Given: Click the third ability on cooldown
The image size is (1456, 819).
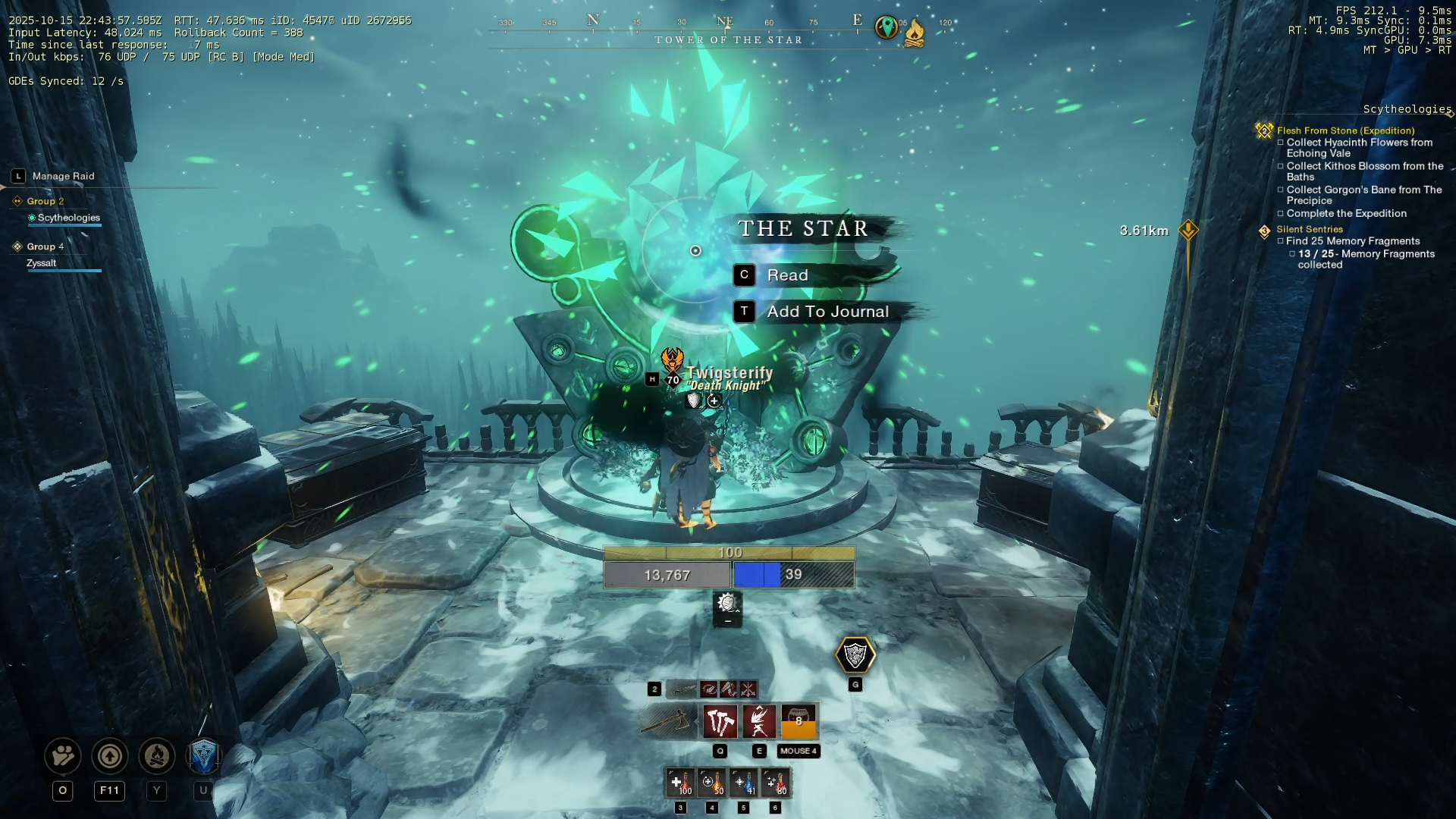Looking at the screenshot, I should [x=799, y=721].
